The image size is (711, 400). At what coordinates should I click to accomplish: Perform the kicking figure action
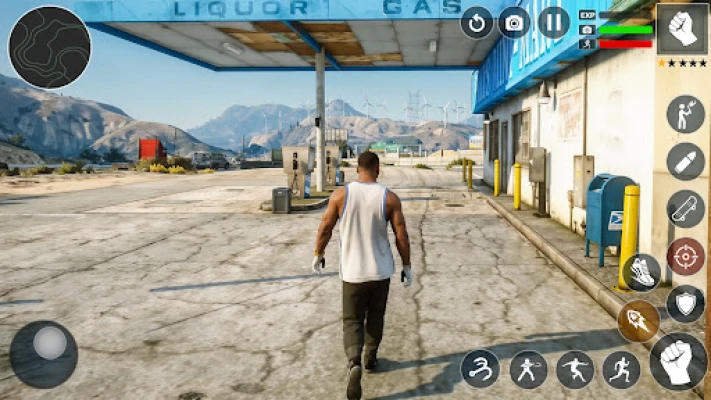[x=575, y=369]
